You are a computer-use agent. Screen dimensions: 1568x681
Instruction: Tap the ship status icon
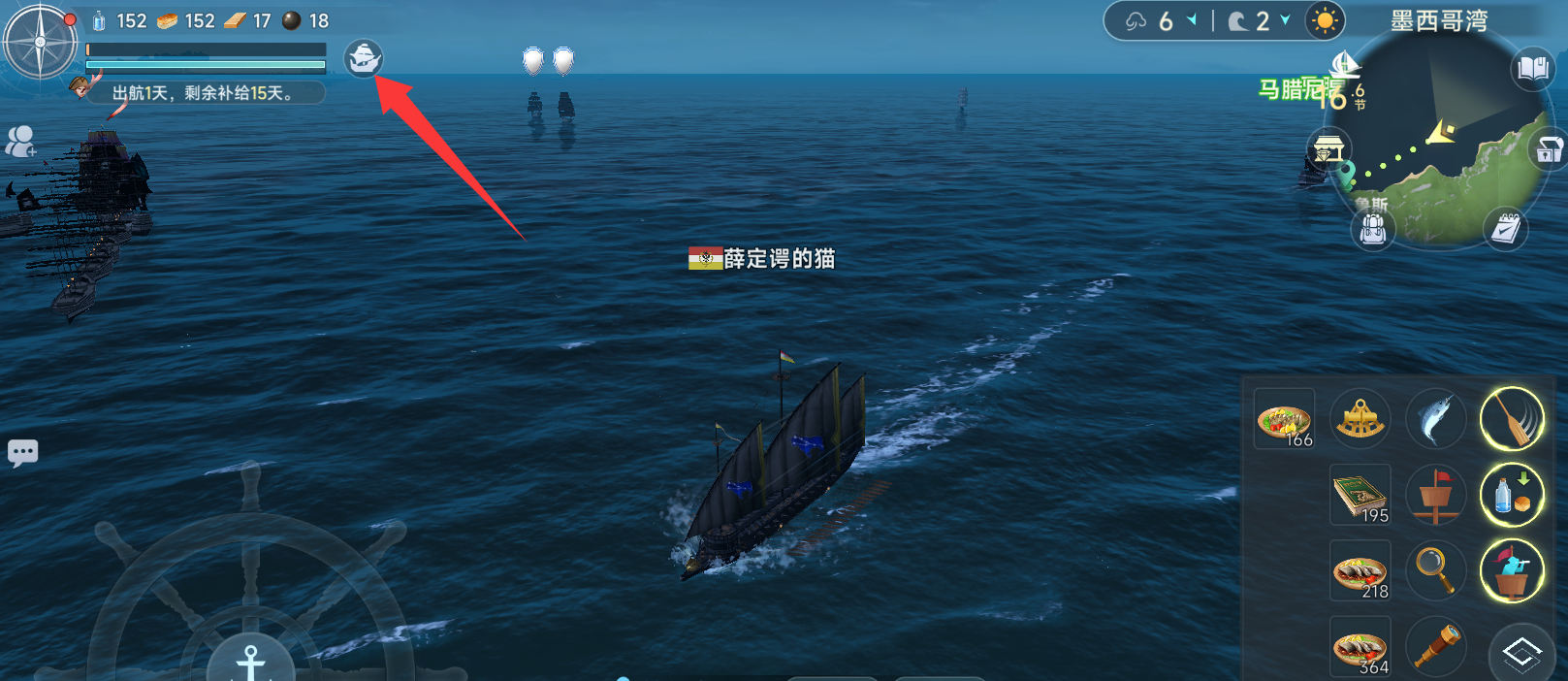coord(364,58)
